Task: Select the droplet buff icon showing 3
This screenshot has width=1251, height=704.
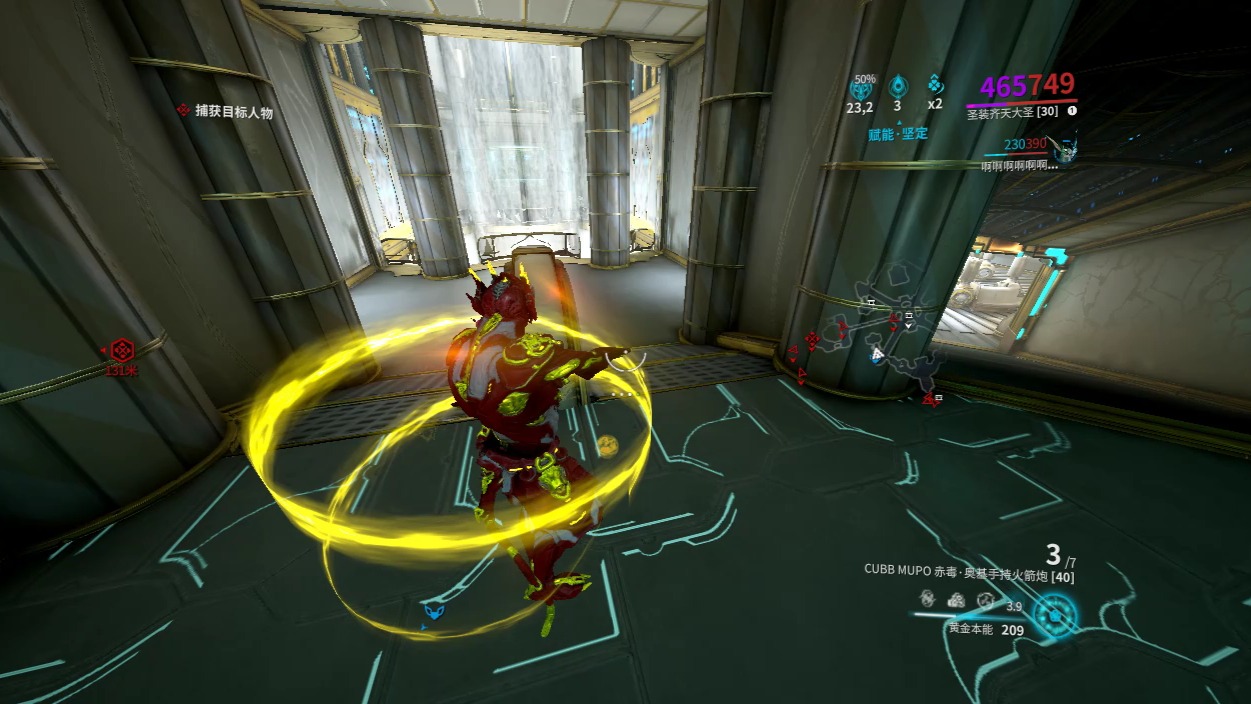Action: pyautogui.click(x=898, y=86)
